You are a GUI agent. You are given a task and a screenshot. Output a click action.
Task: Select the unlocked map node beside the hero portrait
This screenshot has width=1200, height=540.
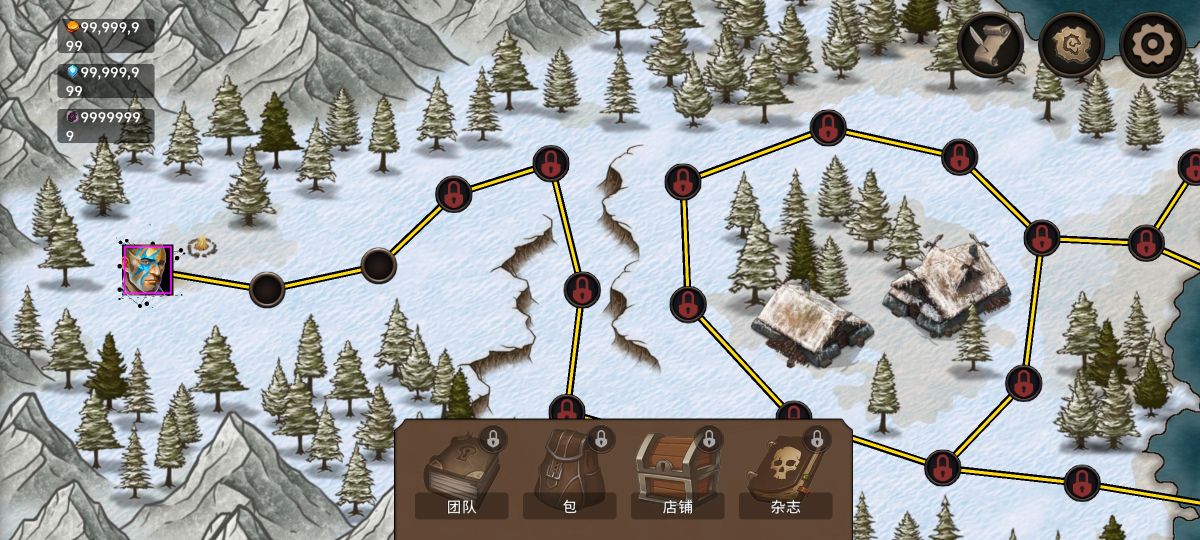click(266, 288)
